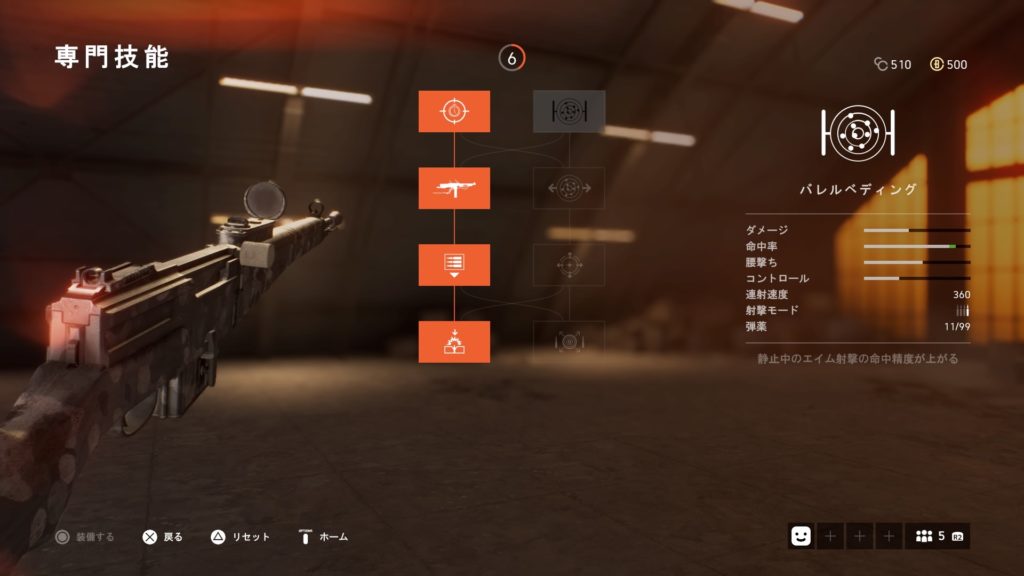Select the orange crosshair specialization node
The image size is (1024, 576).
tap(454, 111)
